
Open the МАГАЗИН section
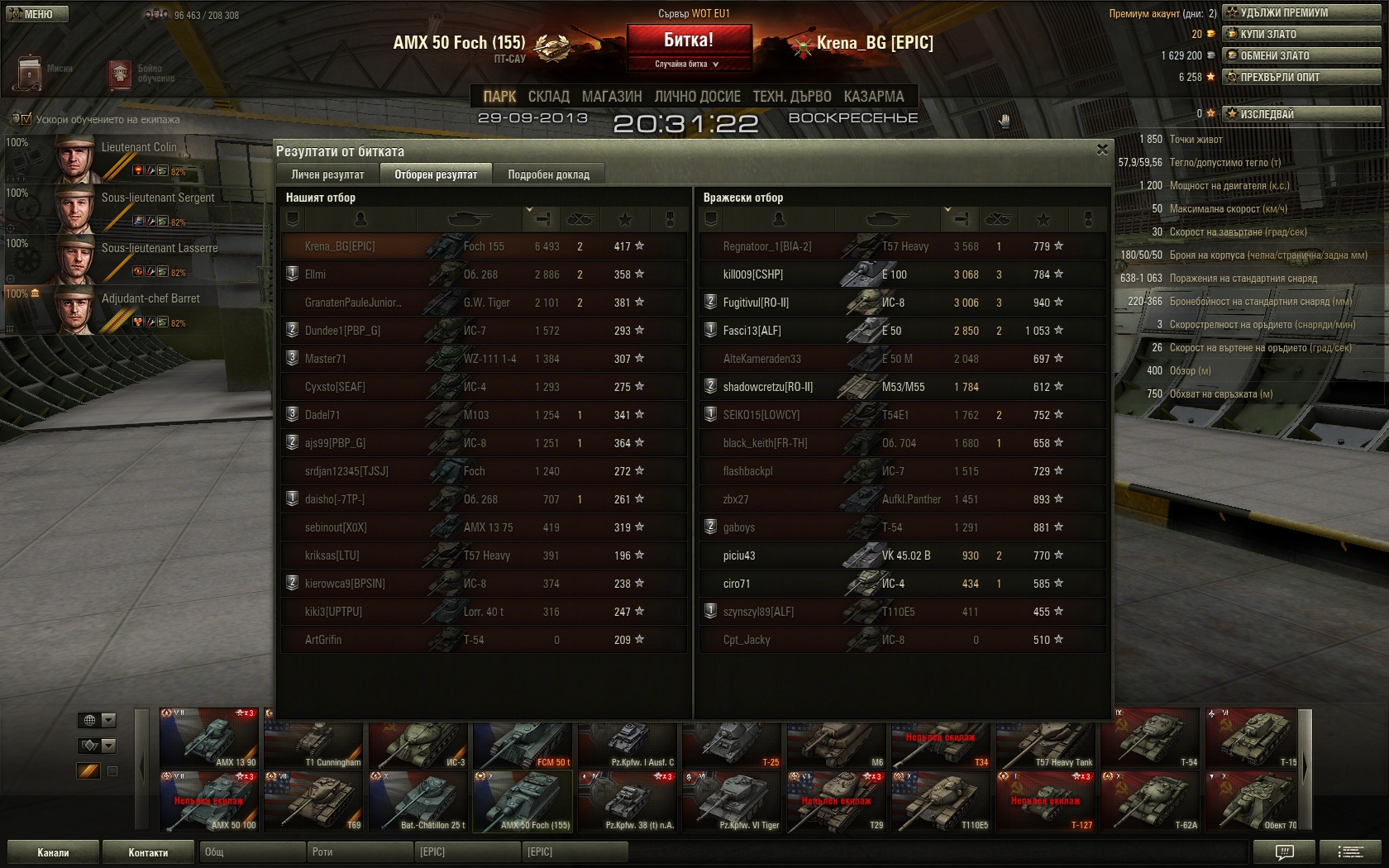(612, 97)
